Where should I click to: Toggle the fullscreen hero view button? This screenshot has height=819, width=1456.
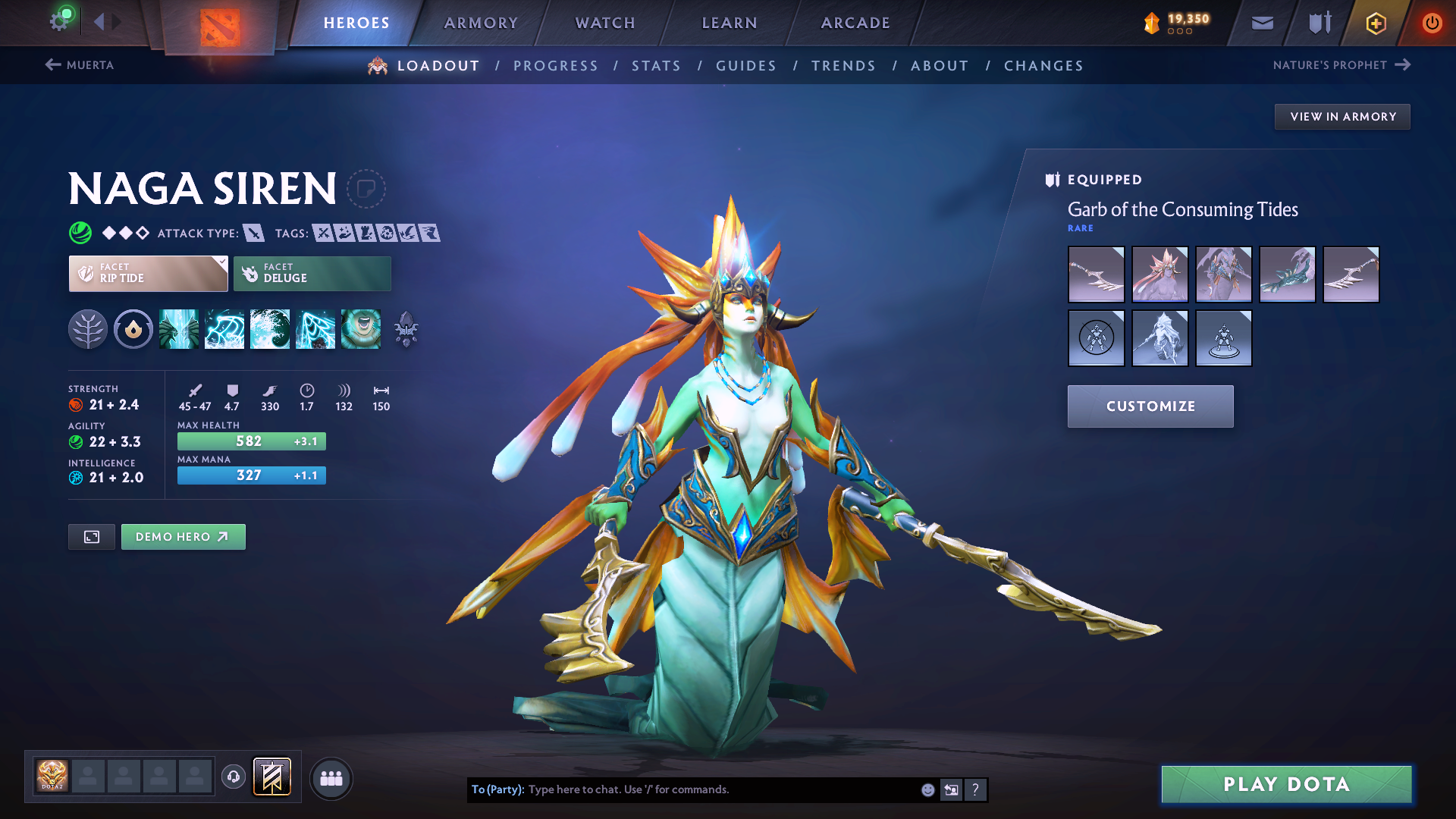click(92, 537)
